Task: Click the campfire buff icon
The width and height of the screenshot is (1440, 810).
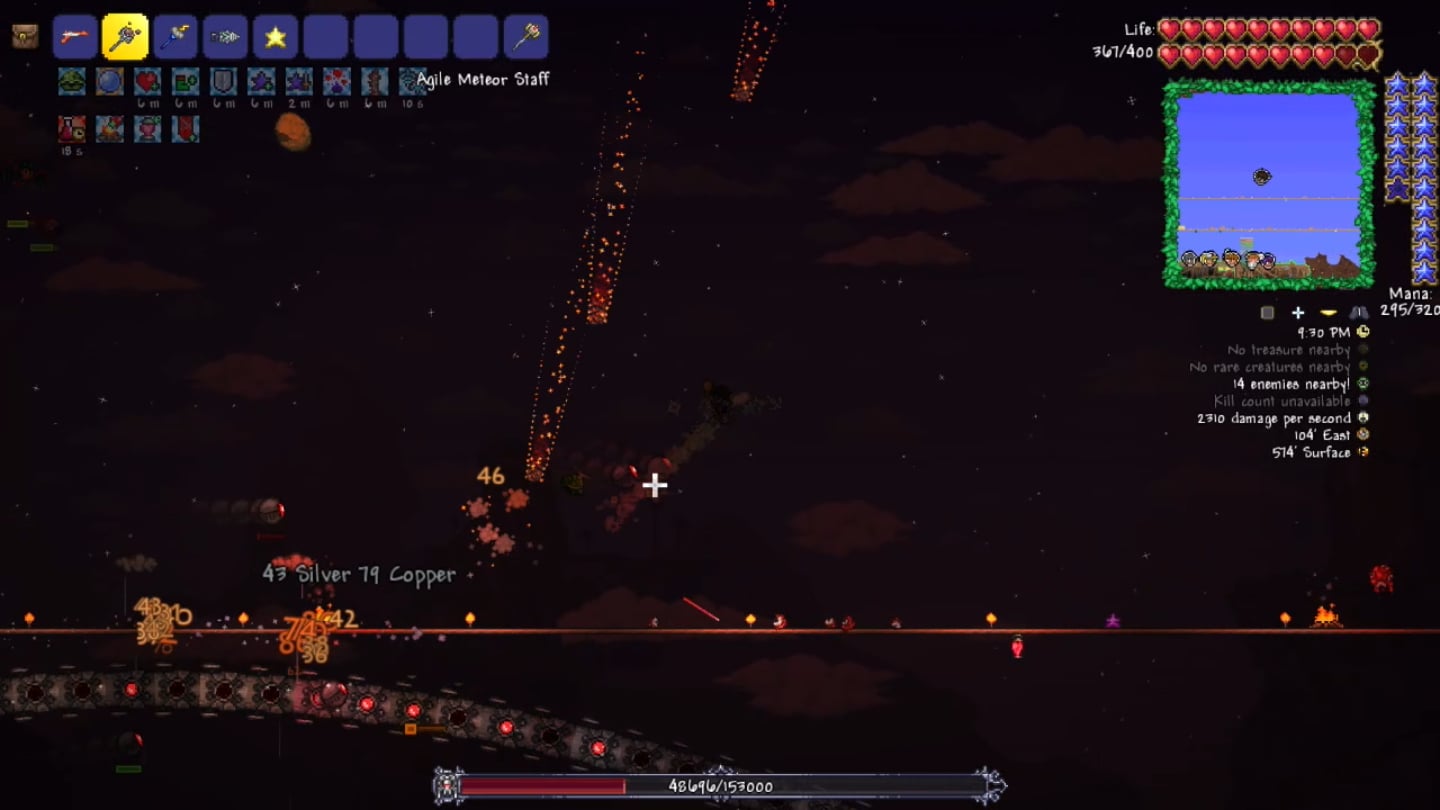Action: pos(109,128)
